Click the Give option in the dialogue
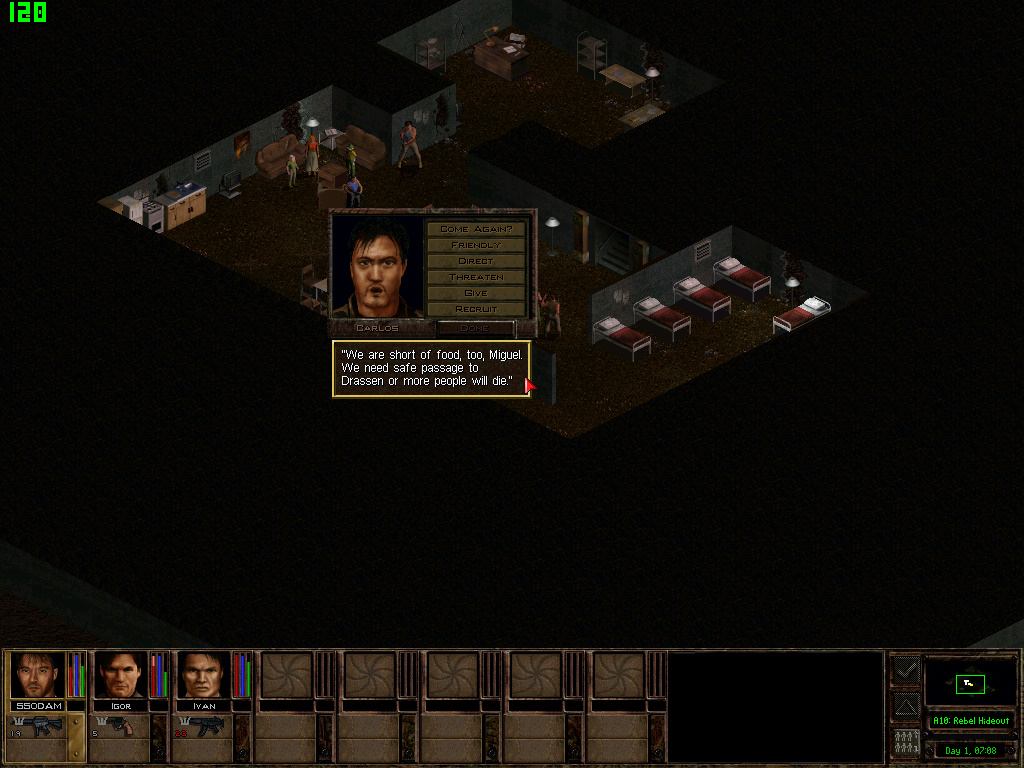The width and height of the screenshot is (1024, 768). pyautogui.click(x=476, y=293)
